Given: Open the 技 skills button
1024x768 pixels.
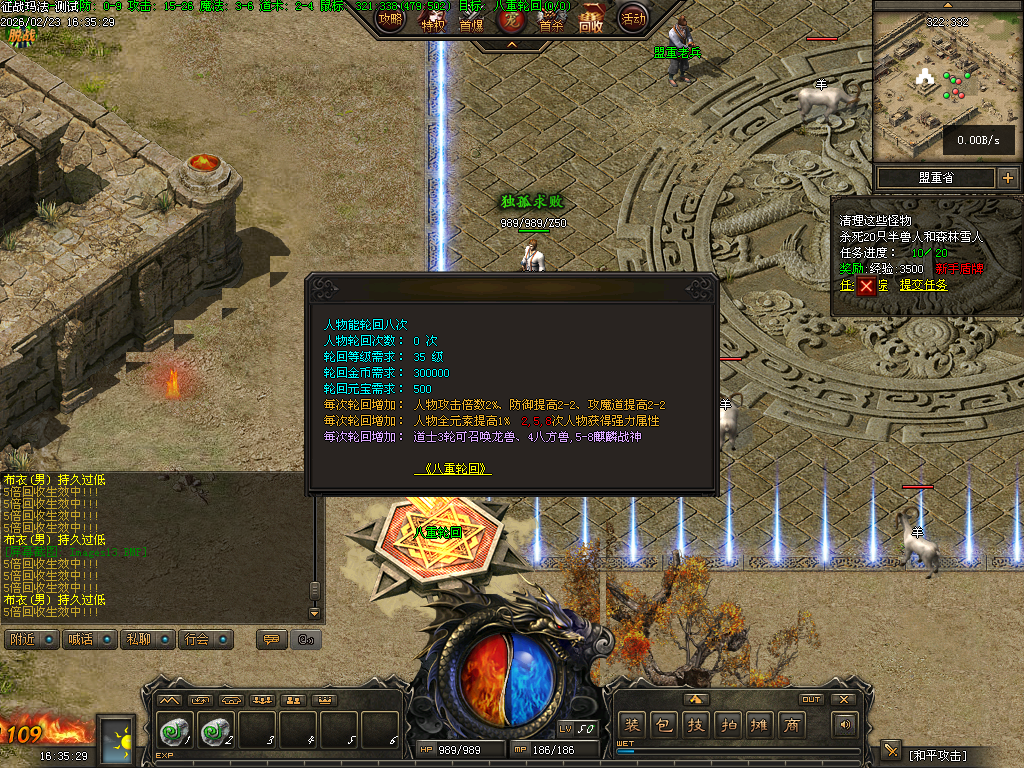Looking at the screenshot, I should [x=694, y=725].
